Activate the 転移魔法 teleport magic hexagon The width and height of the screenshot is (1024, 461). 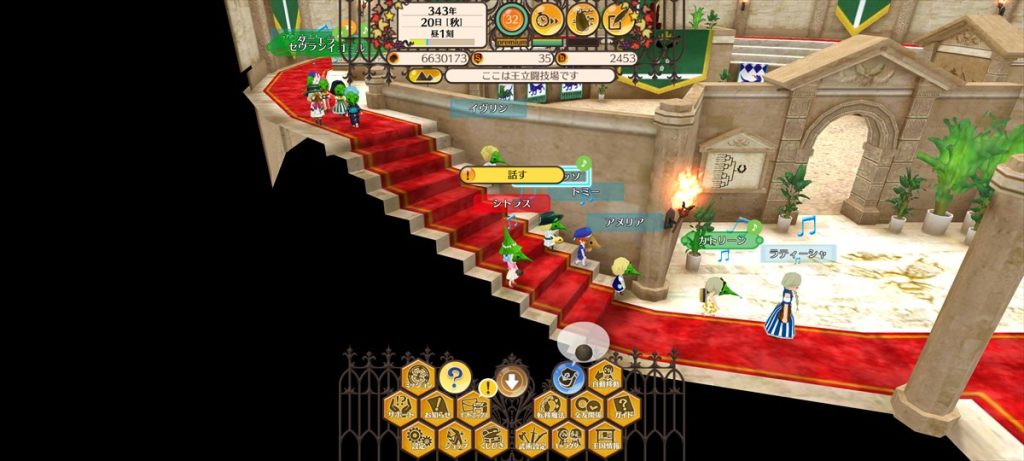[x=549, y=406]
